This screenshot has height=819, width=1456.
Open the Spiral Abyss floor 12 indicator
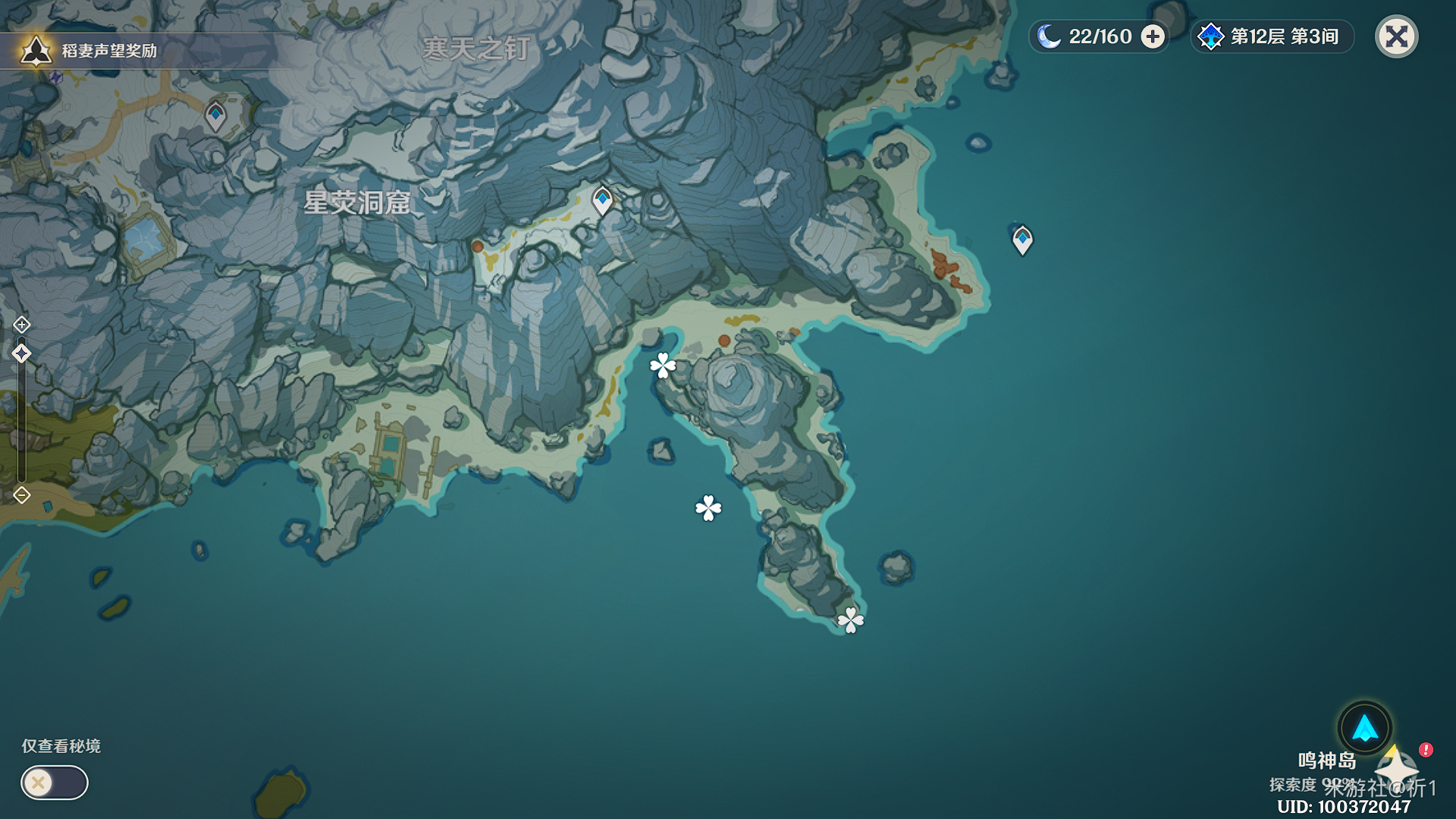[1272, 36]
